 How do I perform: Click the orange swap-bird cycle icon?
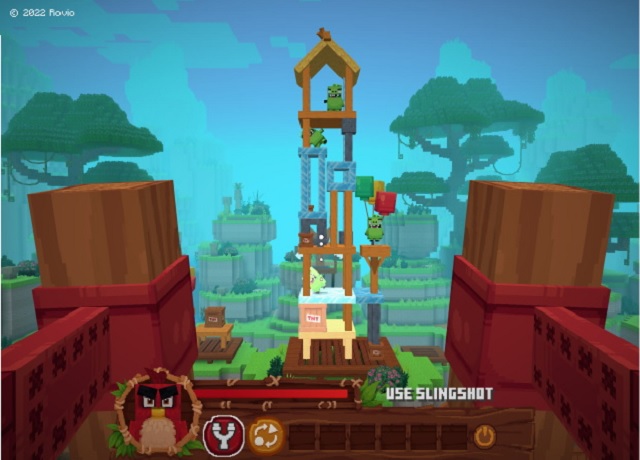[x=266, y=435]
